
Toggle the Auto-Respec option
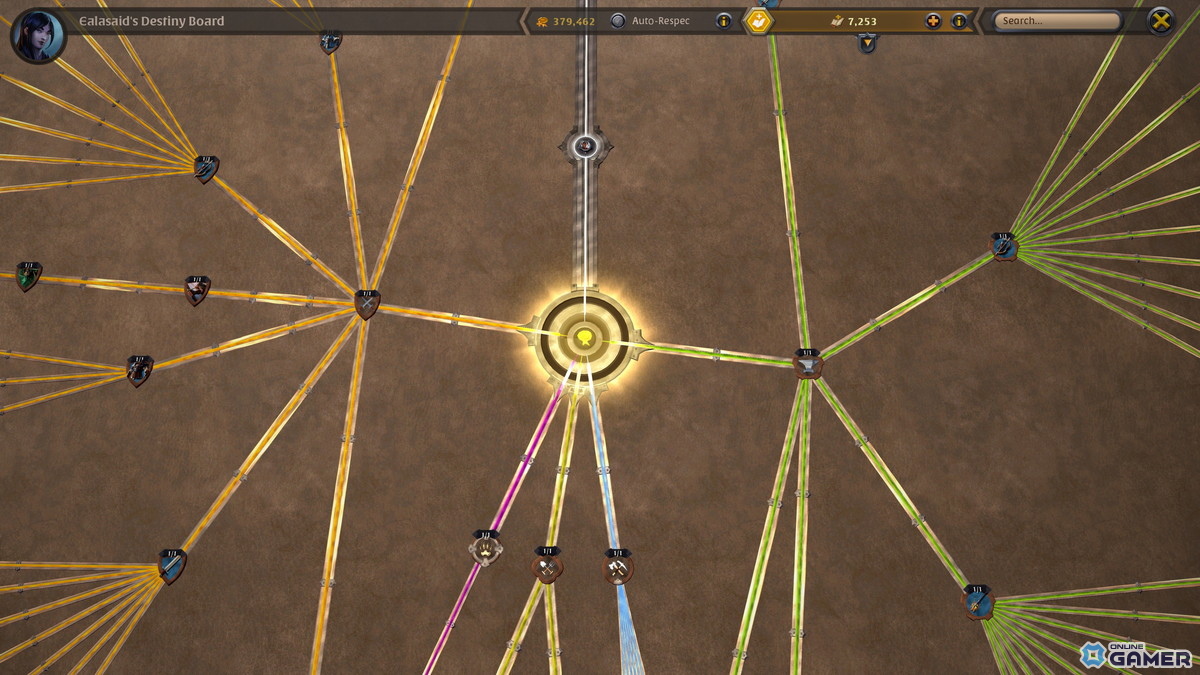coord(618,21)
